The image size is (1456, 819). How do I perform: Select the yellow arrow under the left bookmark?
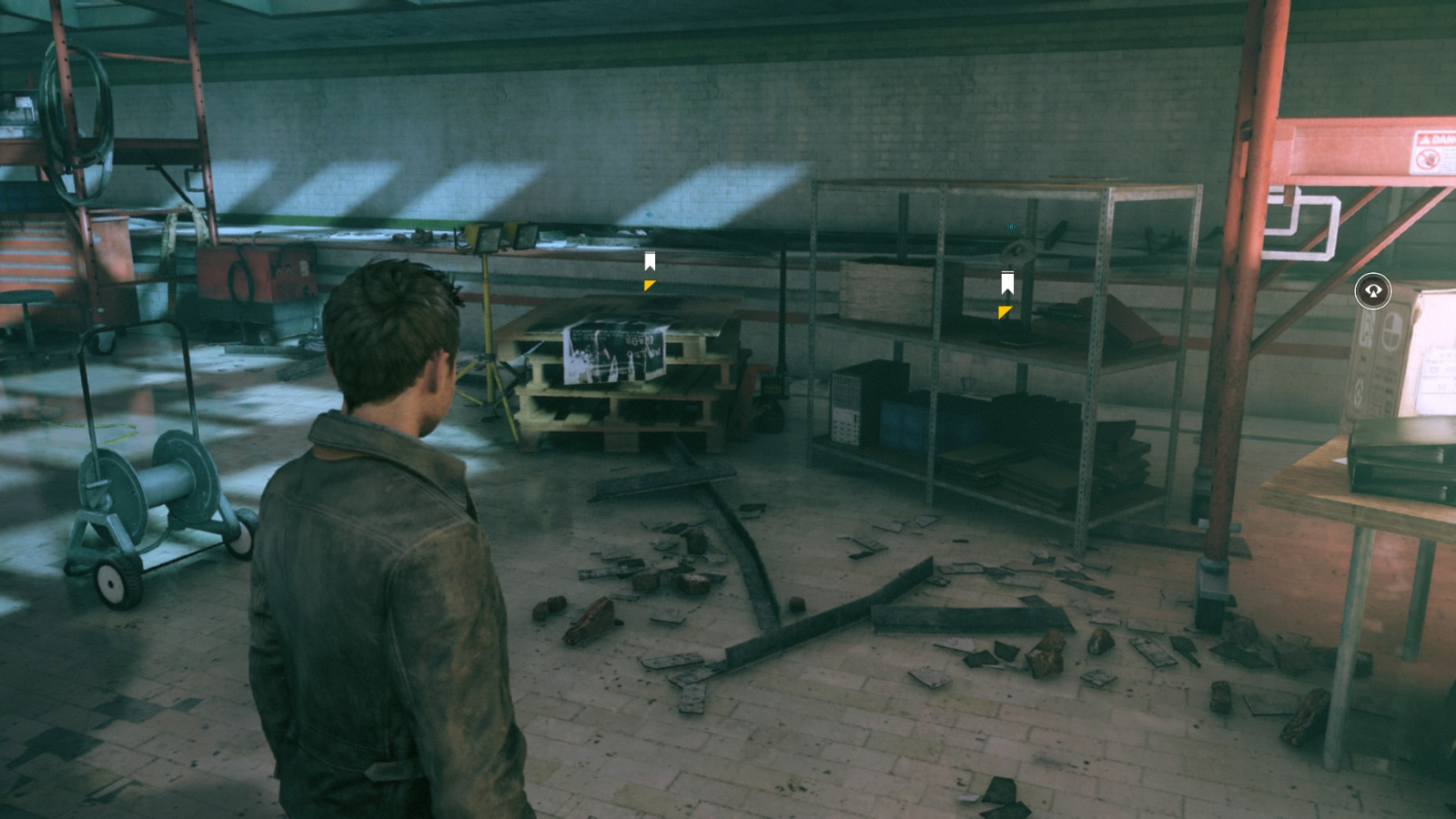[648, 287]
